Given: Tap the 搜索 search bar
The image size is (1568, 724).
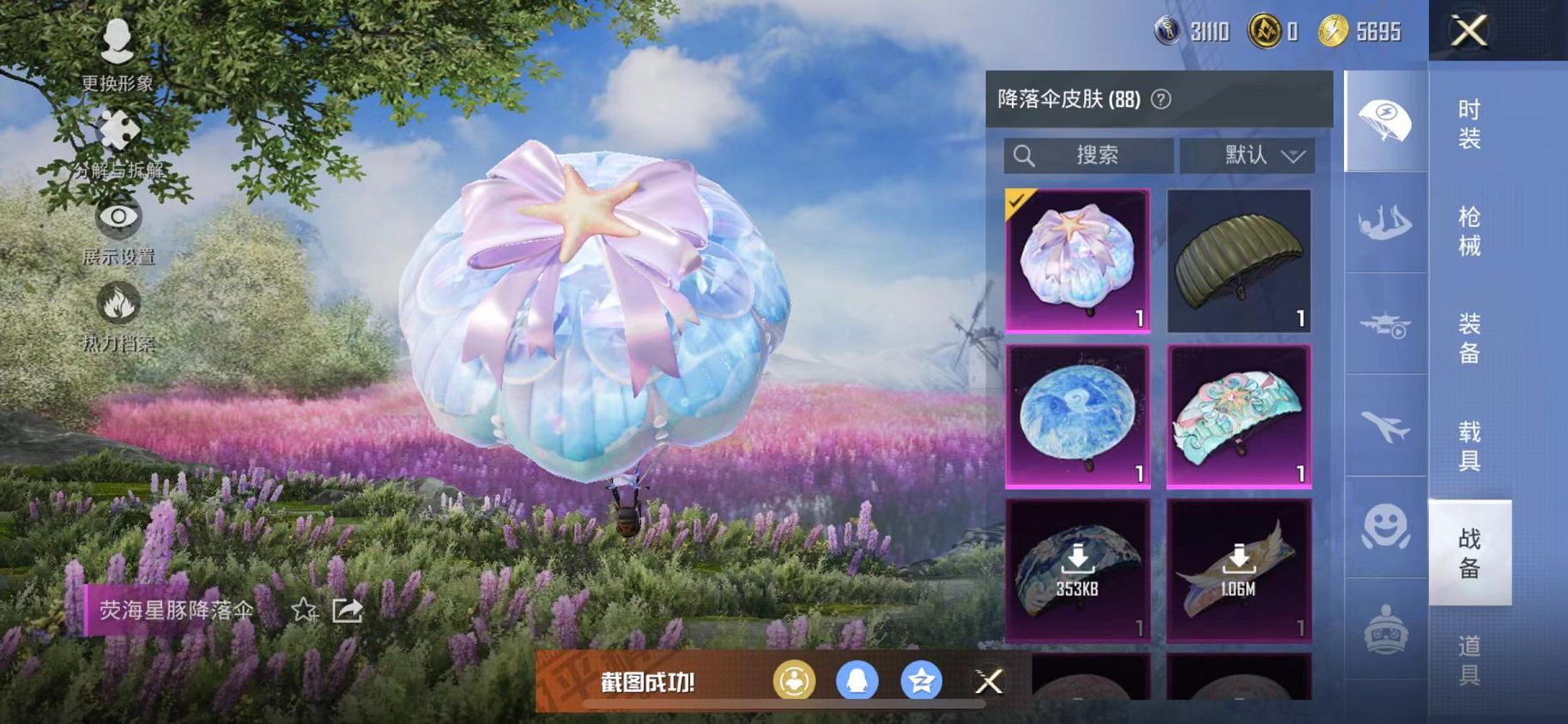Looking at the screenshot, I should pos(1090,155).
